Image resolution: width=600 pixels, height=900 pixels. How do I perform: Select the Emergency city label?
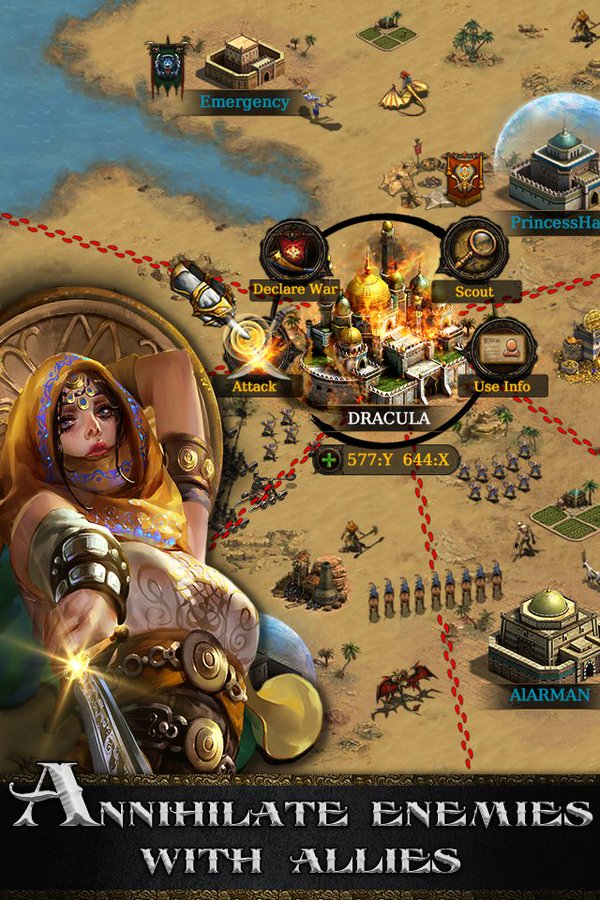point(244,102)
